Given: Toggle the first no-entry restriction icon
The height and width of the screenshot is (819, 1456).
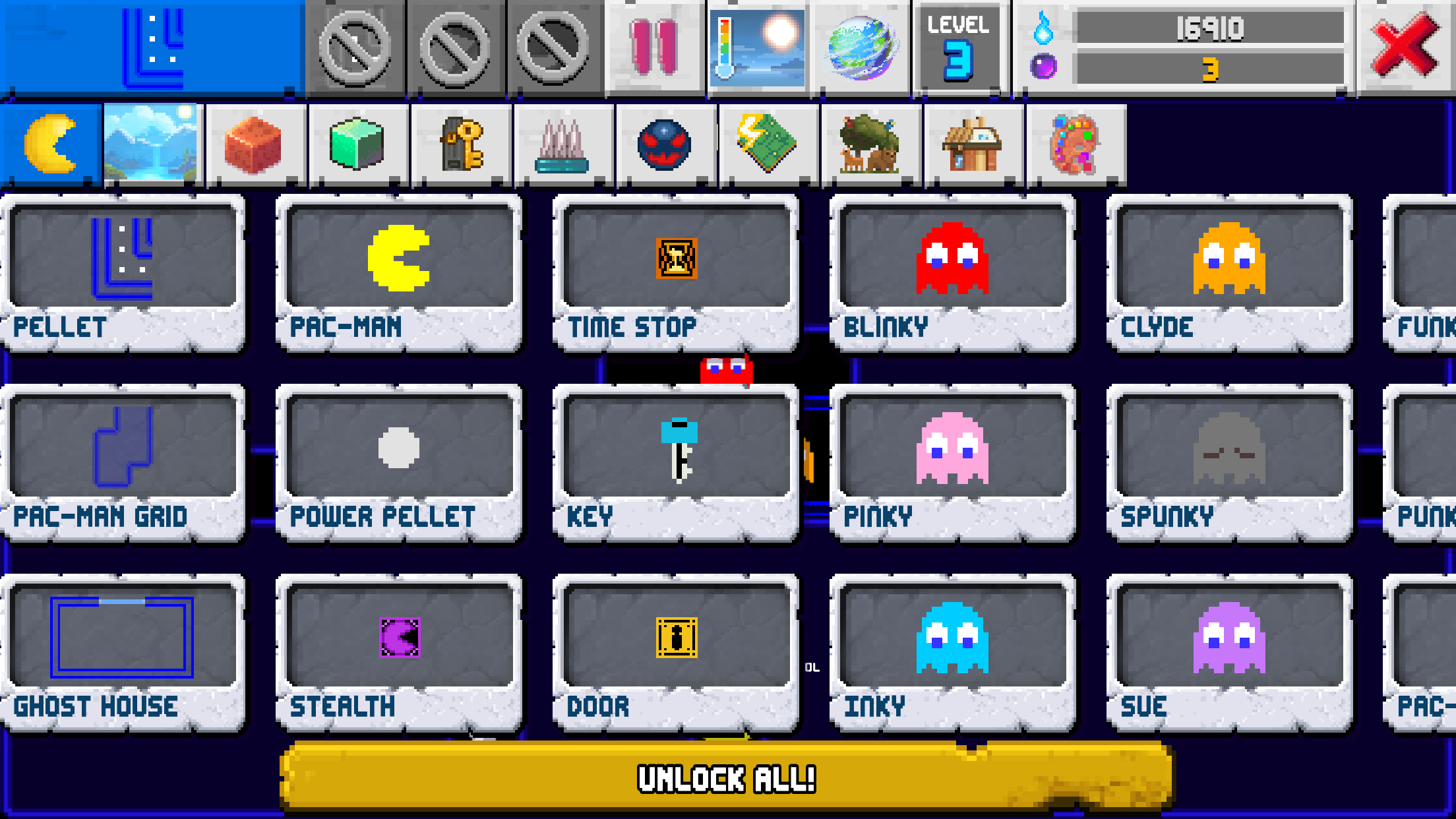Looking at the screenshot, I should tap(356, 46).
